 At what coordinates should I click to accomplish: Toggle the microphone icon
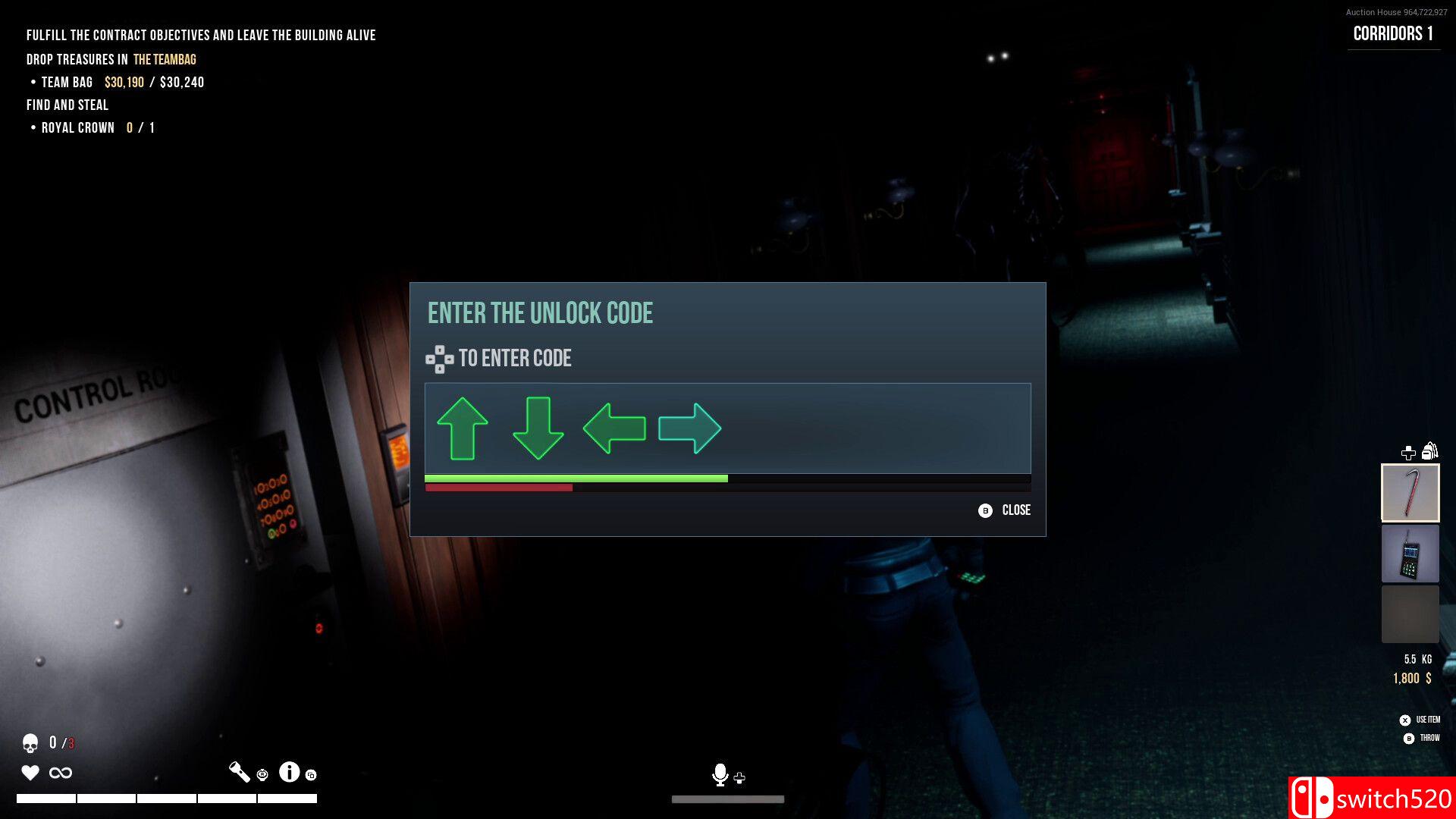click(x=720, y=774)
